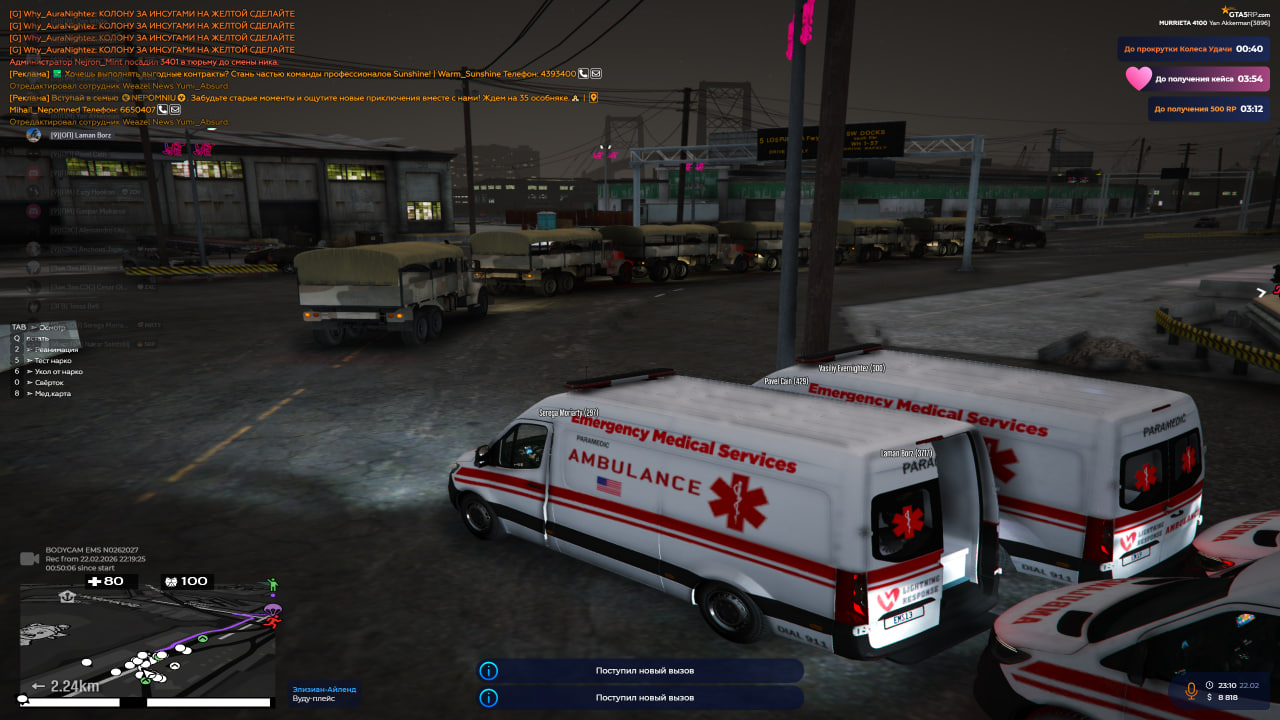
Task: Click the bodycam camera icon
Action: click(x=29, y=558)
